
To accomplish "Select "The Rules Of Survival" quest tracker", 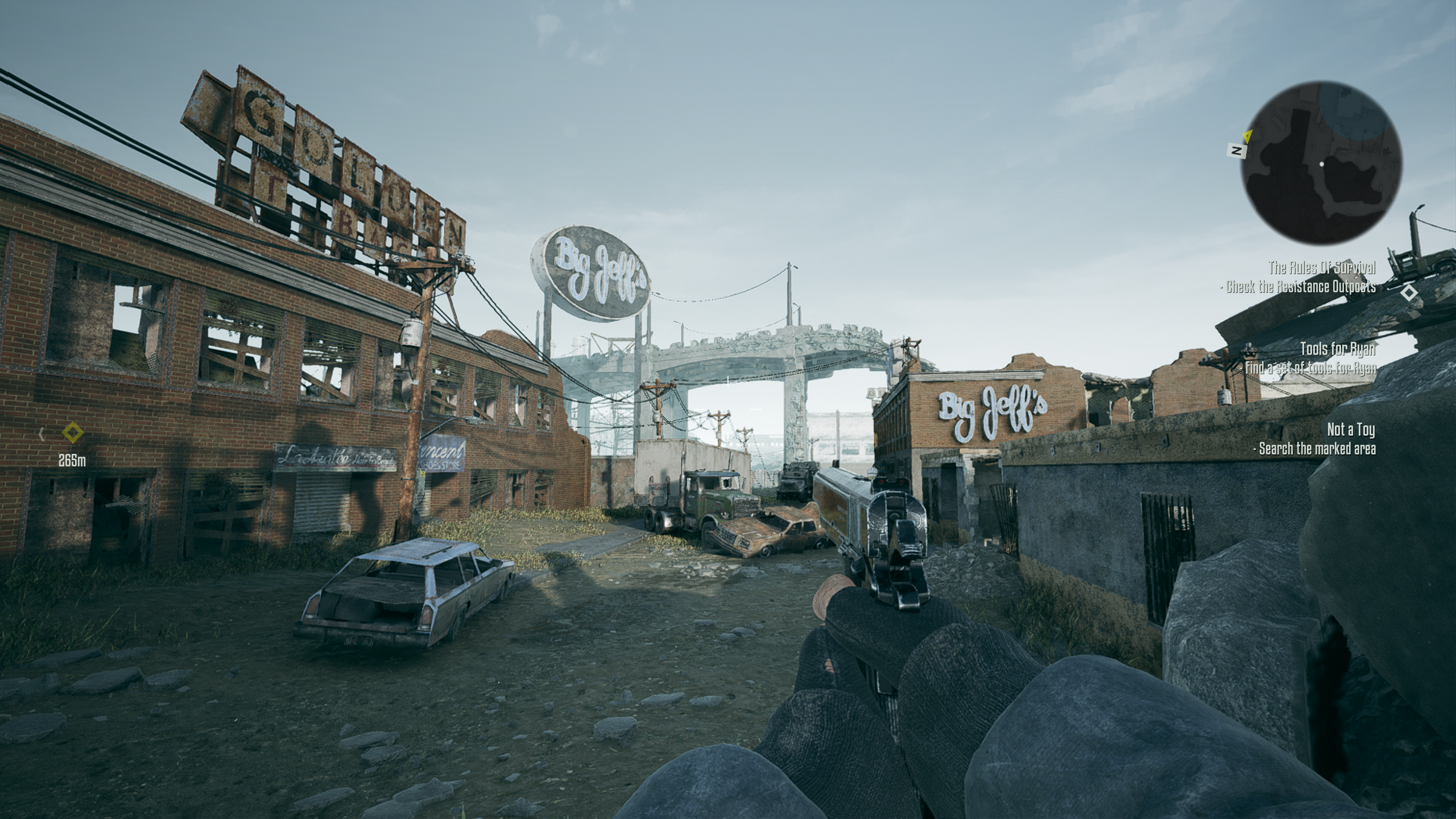I will pos(1322,267).
